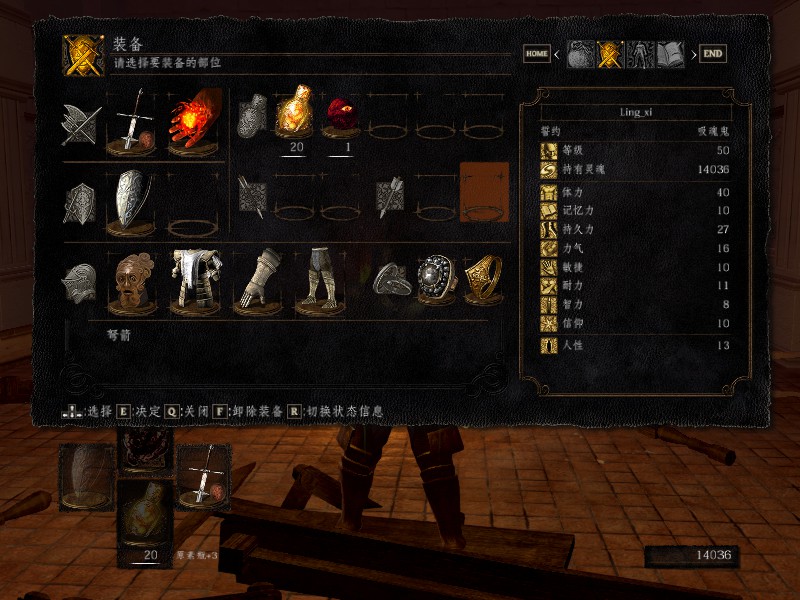Select the equipped straight sword slot
Viewport: 800px width, 600px height.
pos(132,124)
